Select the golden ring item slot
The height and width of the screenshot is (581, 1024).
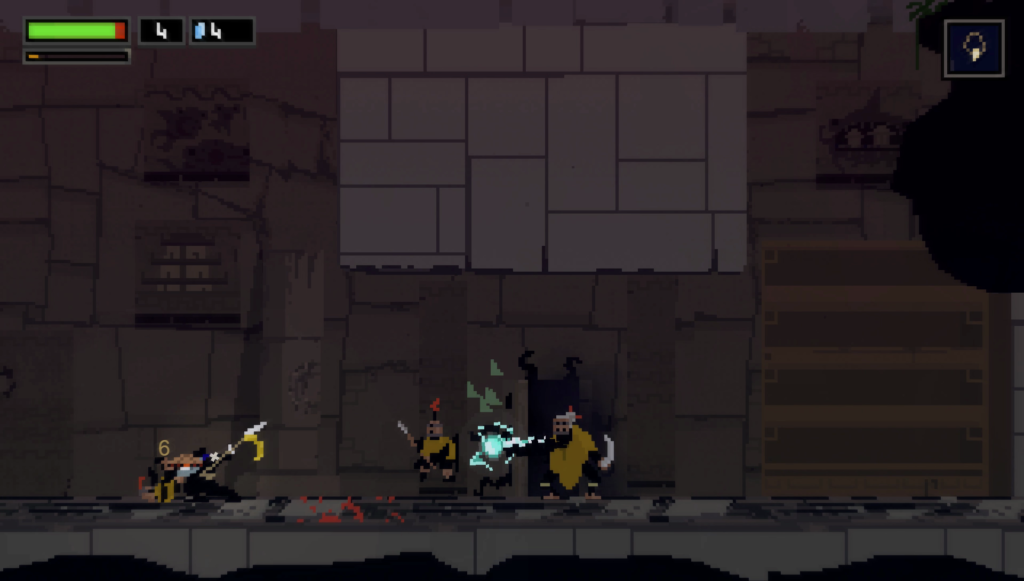[x=972, y=48]
